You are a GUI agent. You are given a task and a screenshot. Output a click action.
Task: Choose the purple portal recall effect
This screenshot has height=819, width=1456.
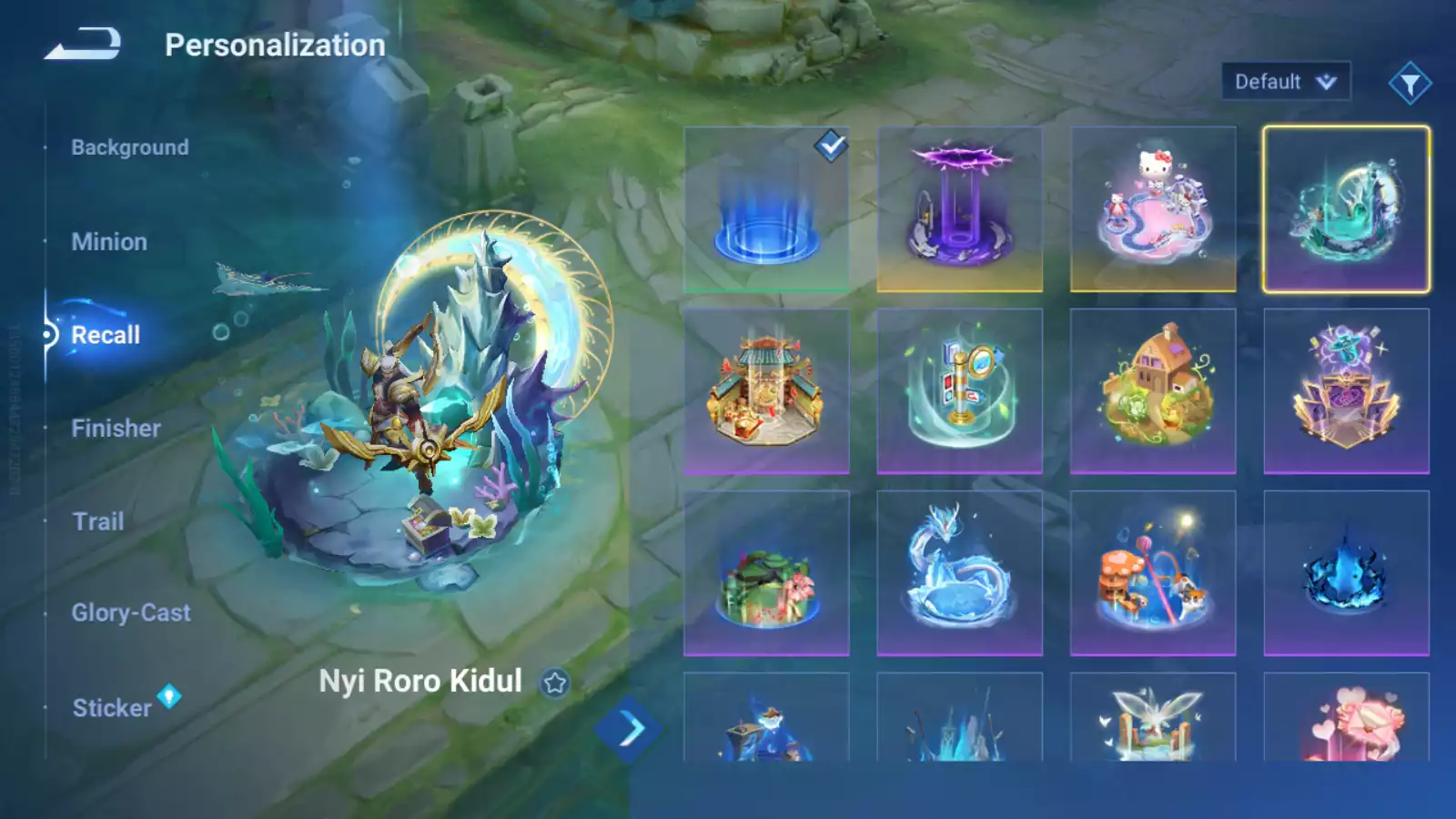coord(959,209)
